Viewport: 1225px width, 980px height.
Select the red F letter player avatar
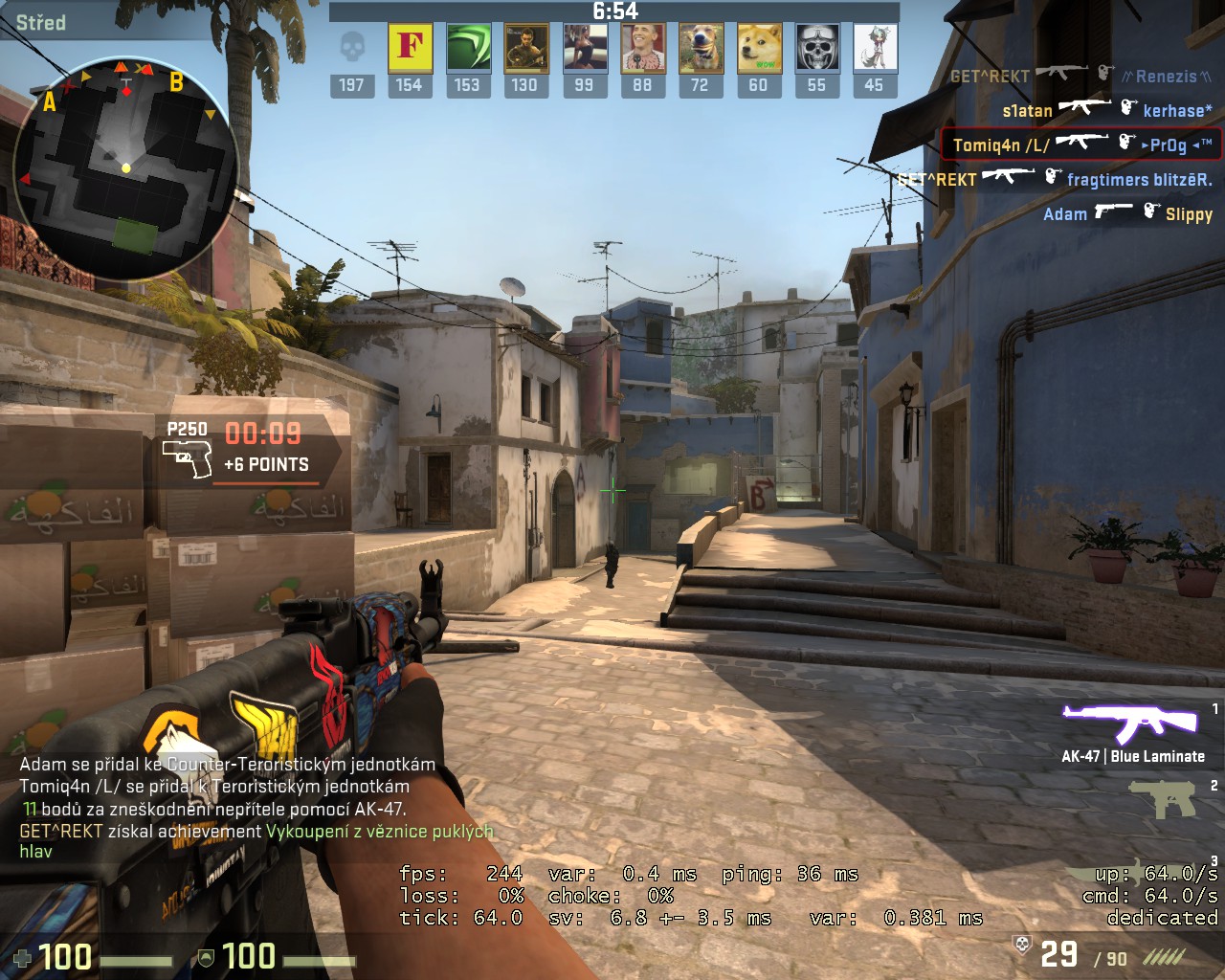pyautogui.click(x=410, y=48)
